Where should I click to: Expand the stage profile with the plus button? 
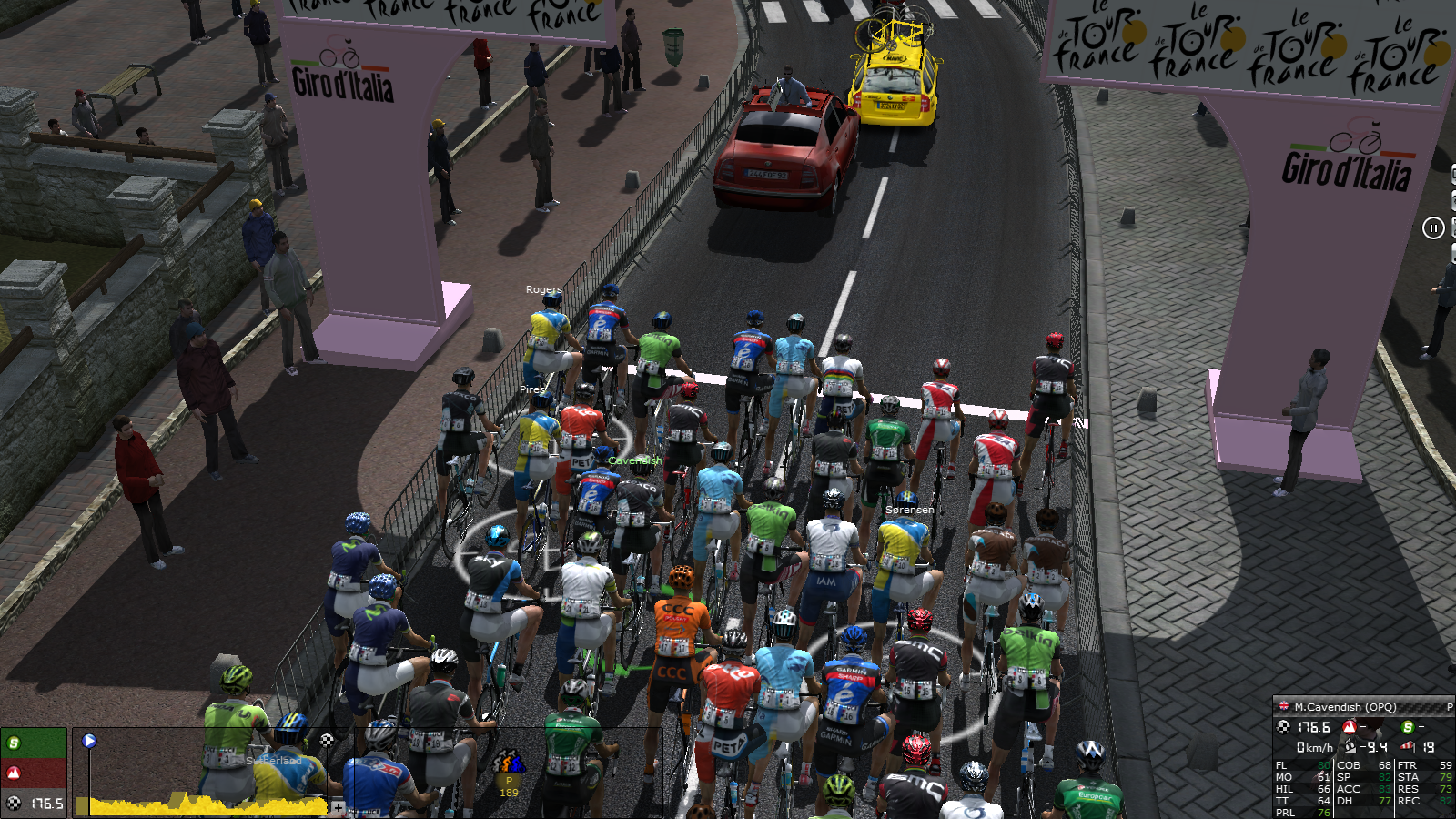[x=338, y=807]
